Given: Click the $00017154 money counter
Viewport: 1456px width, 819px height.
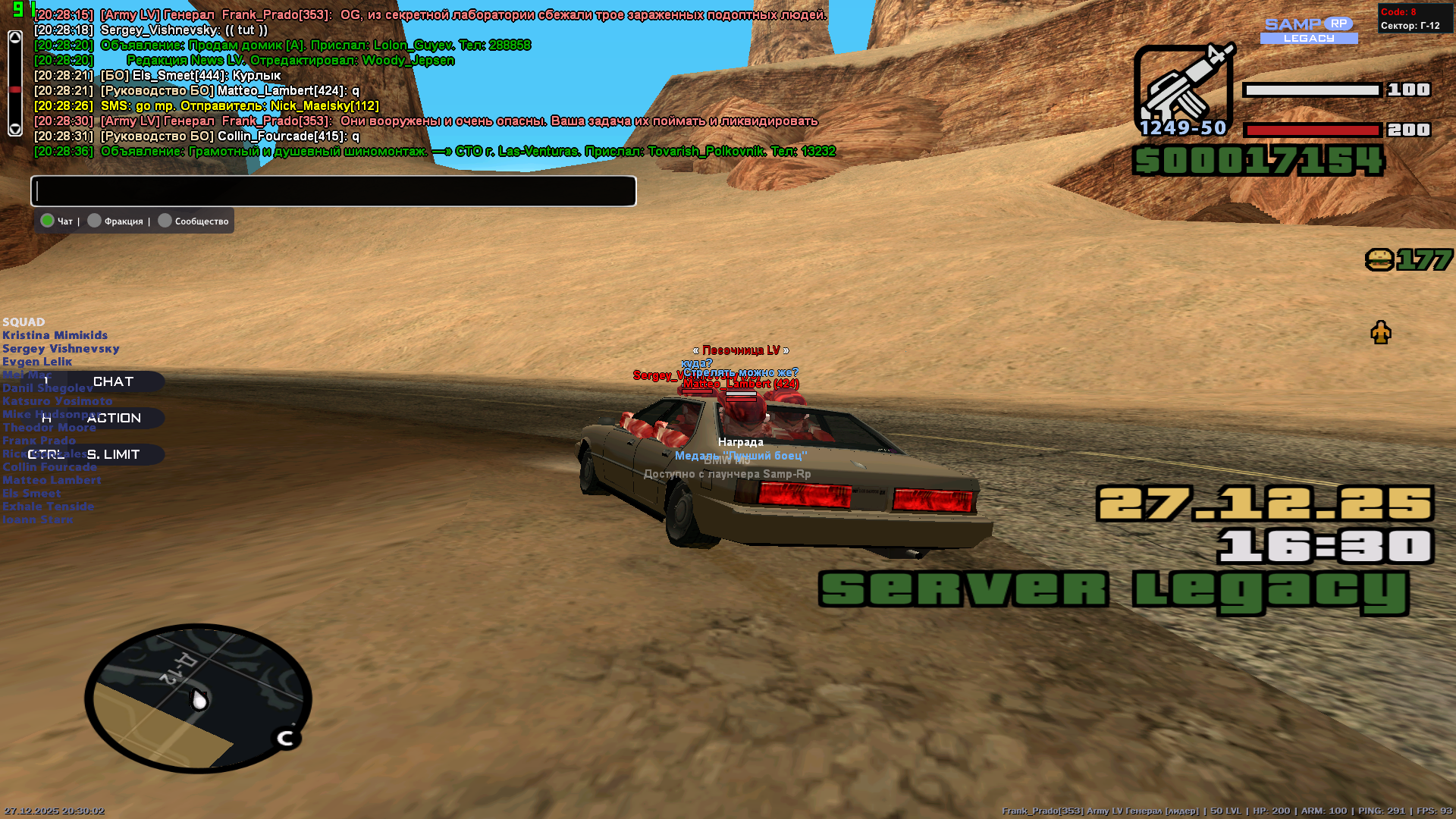Looking at the screenshot, I should (1257, 161).
